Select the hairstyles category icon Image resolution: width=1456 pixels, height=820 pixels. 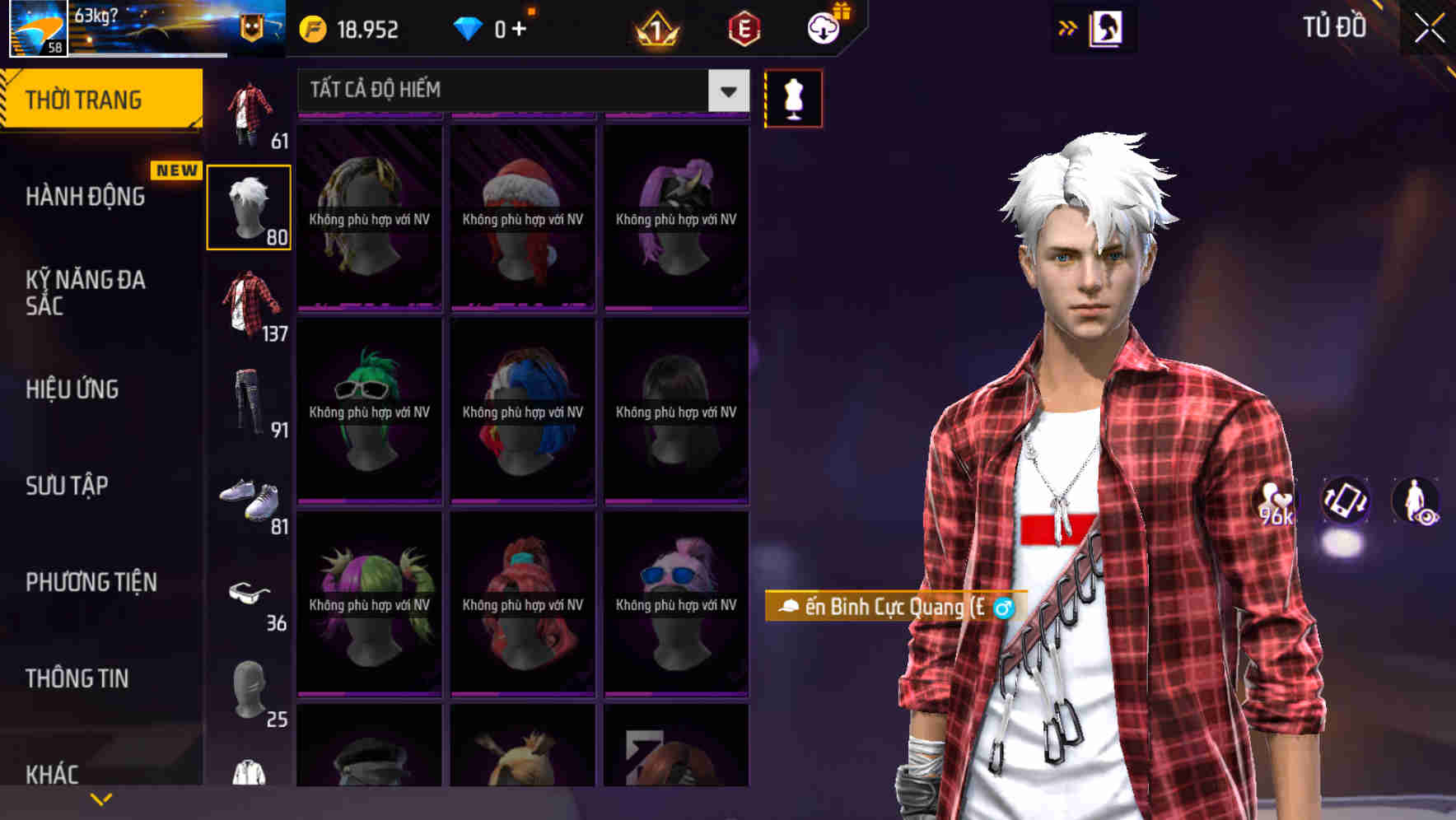pyautogui.click(x=250, y=204)
